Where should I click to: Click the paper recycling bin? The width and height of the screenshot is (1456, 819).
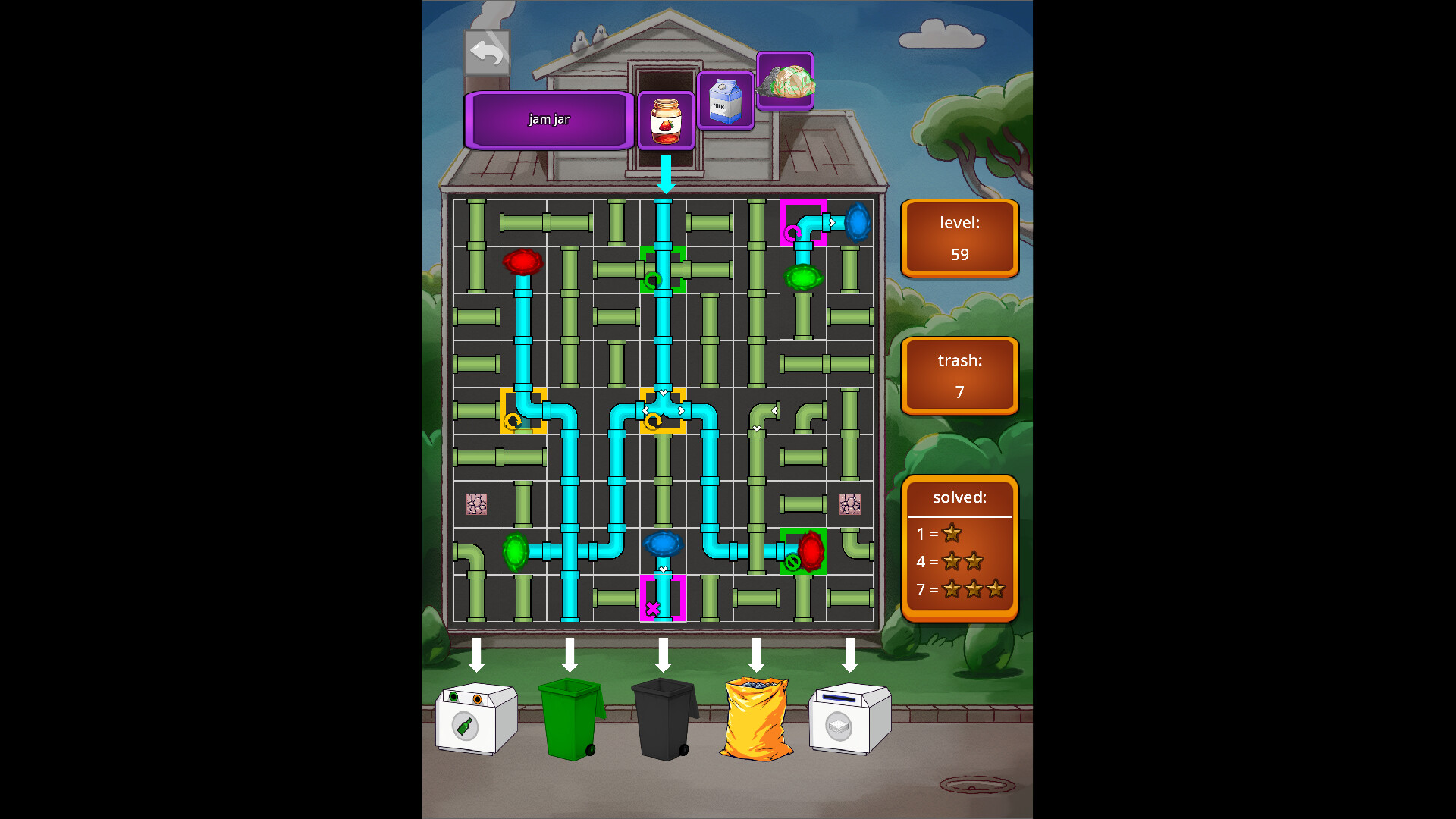point(849,720)
